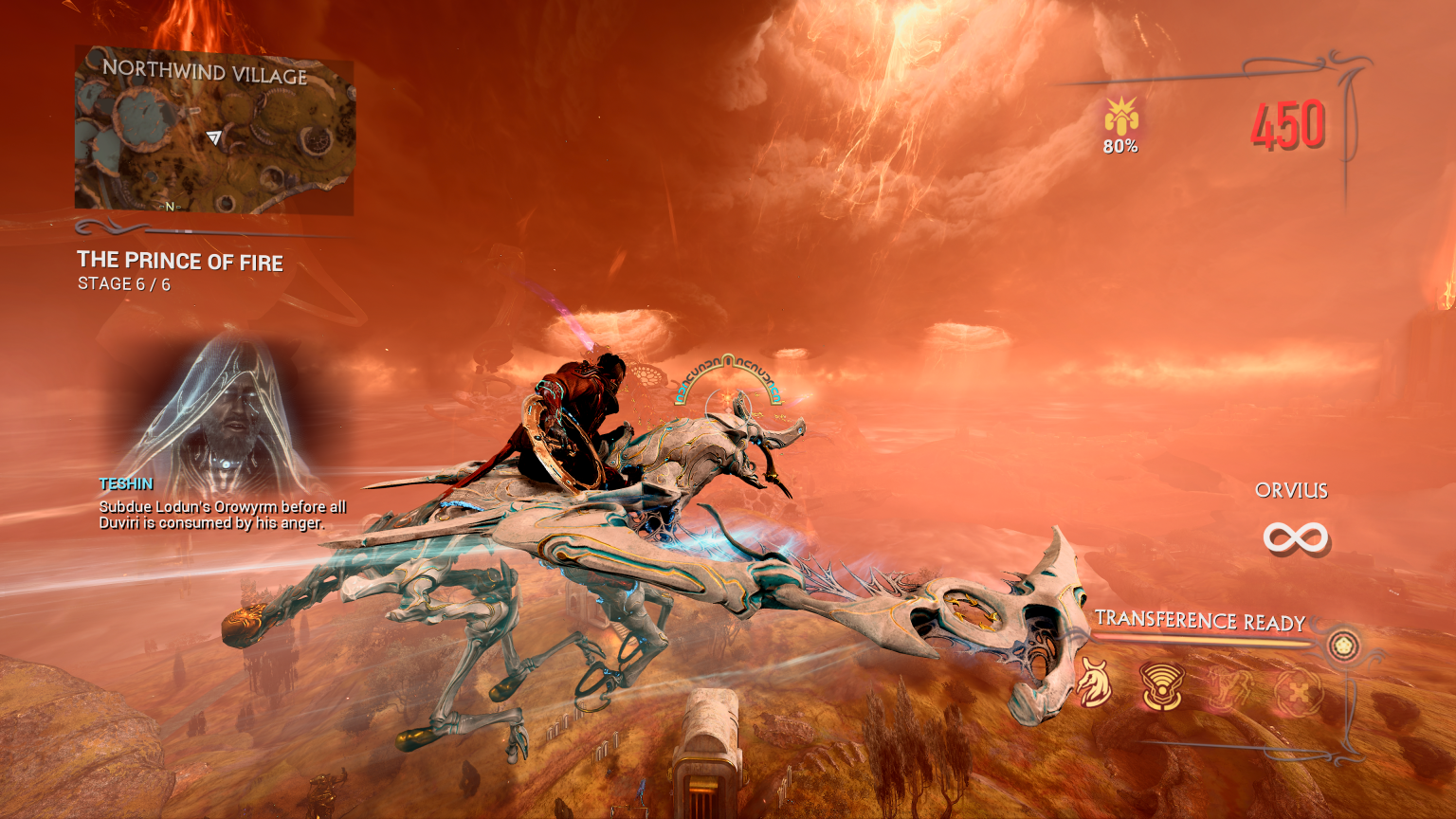Open the decree icon showing 80%
This screenshot has height=819, width=1456.
pyautogui.click(x=1120, y=120)
